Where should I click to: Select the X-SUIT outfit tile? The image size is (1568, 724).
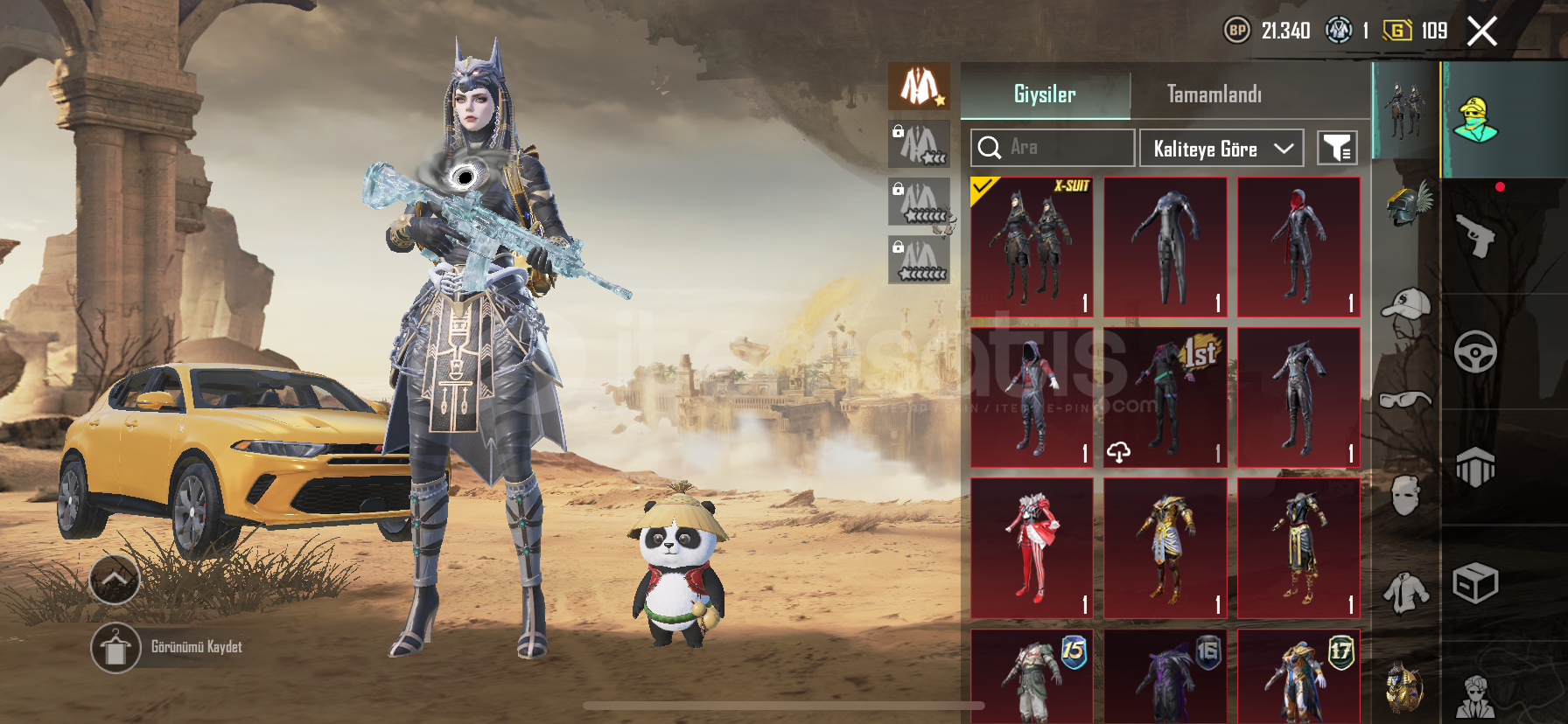click(1032, 247)
